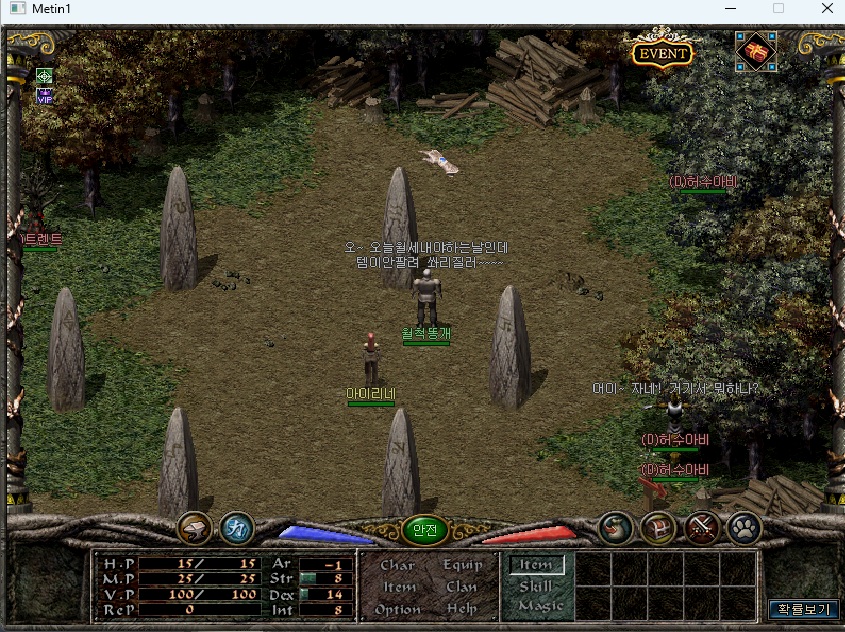Image resolution: width=845 pixels, height=632 pixels.
Task: Open the treasure chest icon
Action: [658, 529]
